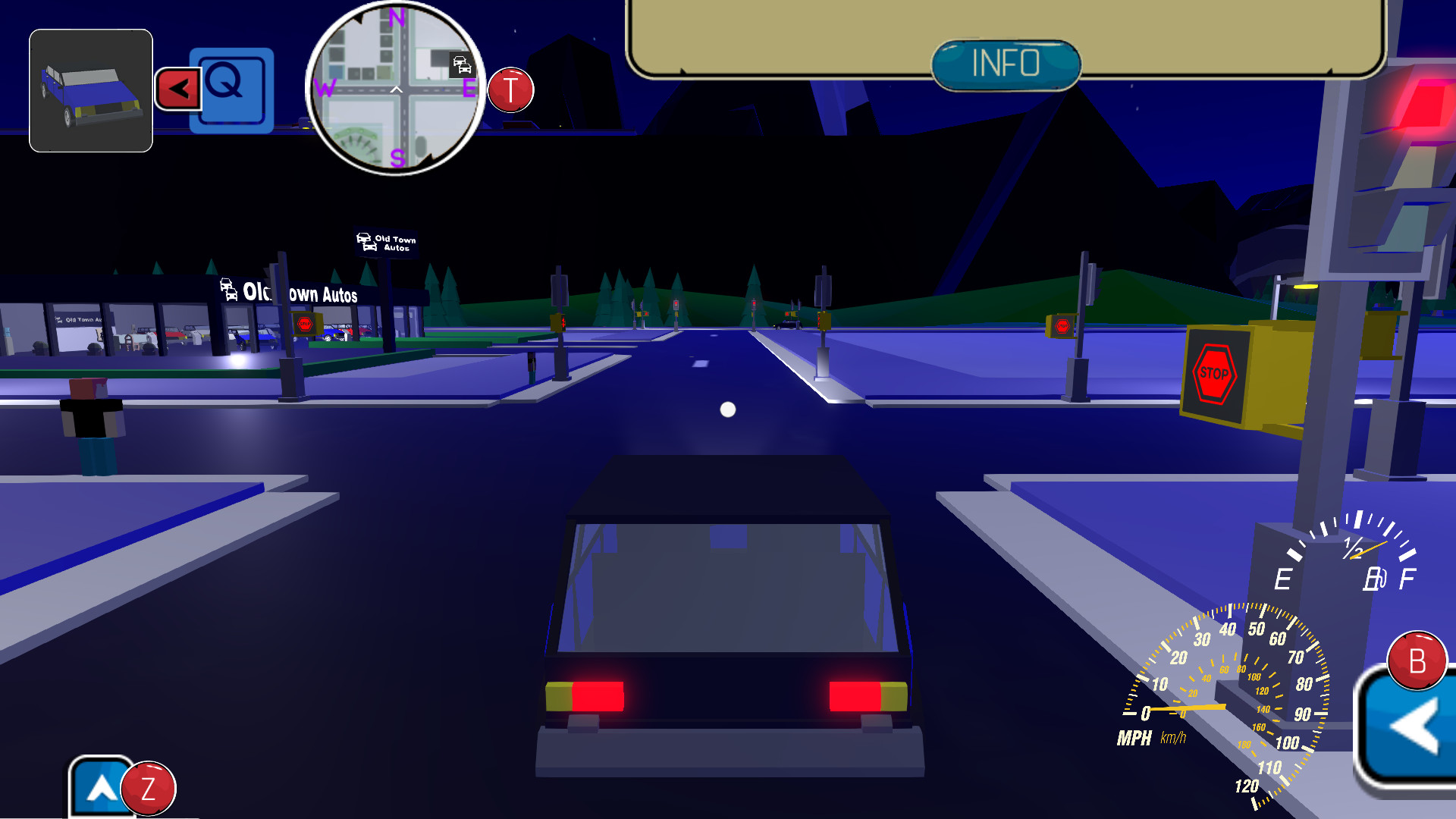The height and width of the screenshot is (819, 1456).
Task: Toggle waypoint navigation with the red Z badge
Action: 149,789
